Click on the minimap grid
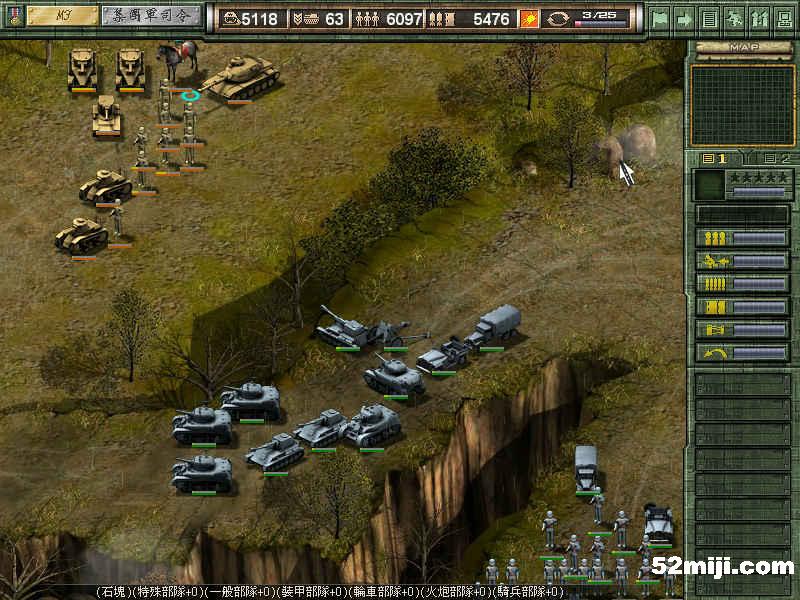 pyautogui.click(x=742, y=104)
